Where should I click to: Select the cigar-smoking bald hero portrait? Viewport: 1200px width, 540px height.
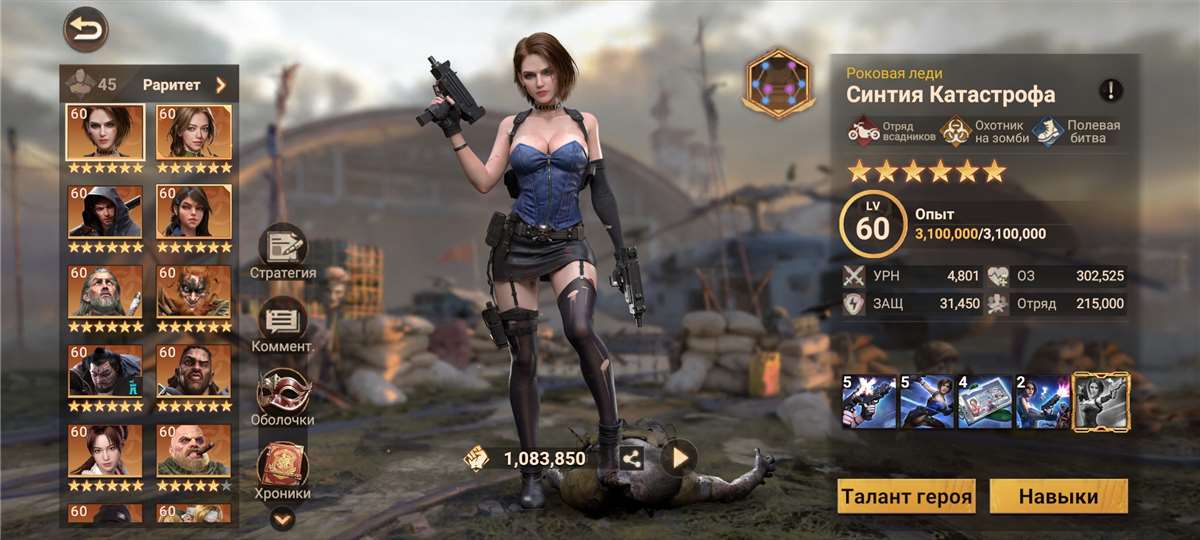pos(194,452)
